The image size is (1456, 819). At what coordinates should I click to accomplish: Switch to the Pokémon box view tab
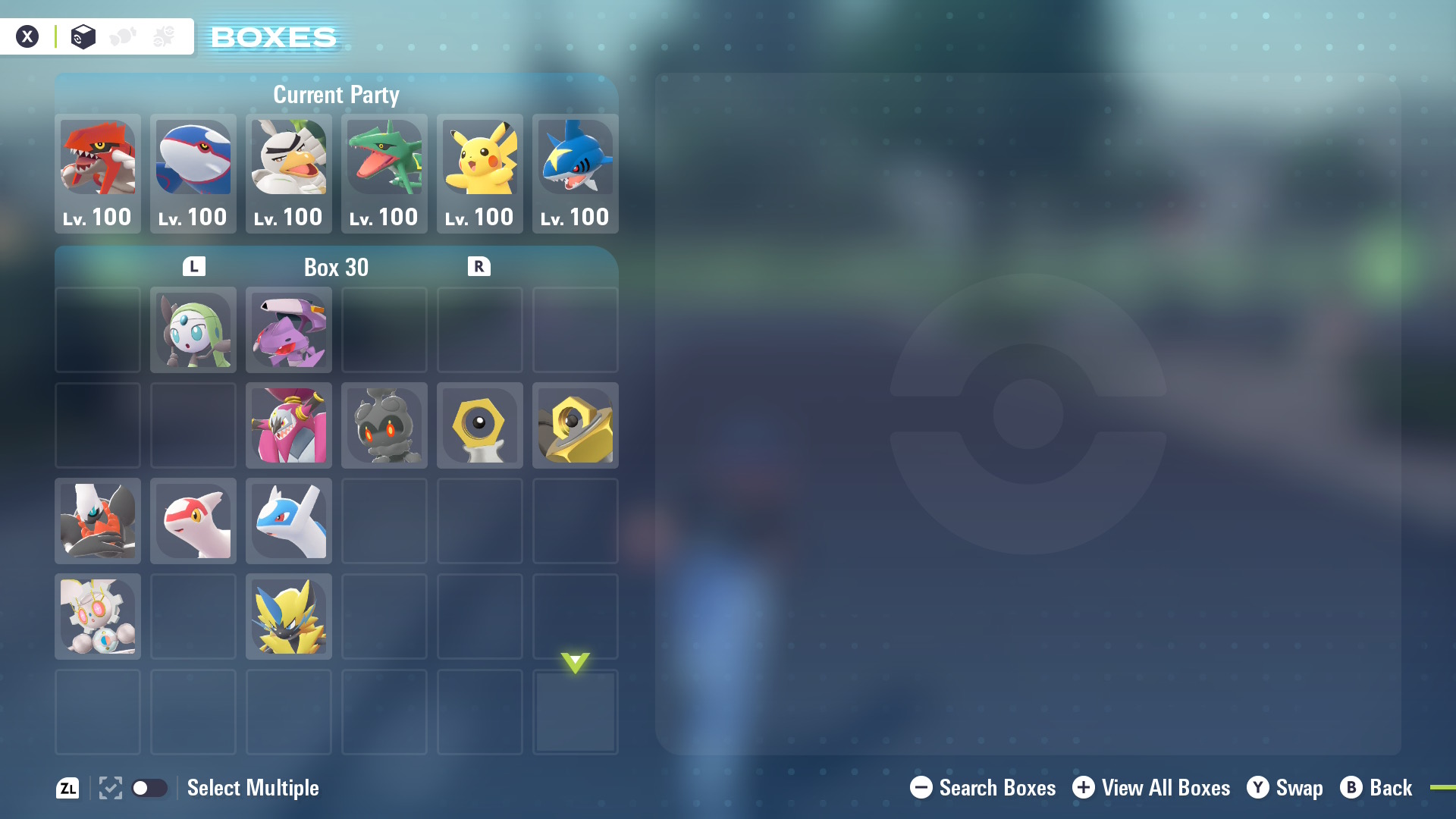coord(83,36)
